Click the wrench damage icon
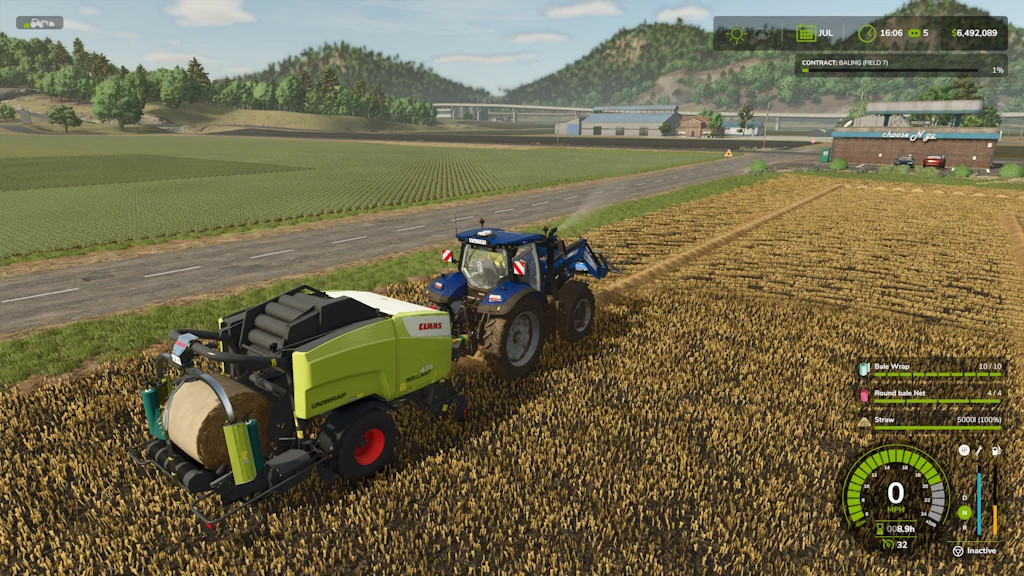 click(x=979, y=451)
